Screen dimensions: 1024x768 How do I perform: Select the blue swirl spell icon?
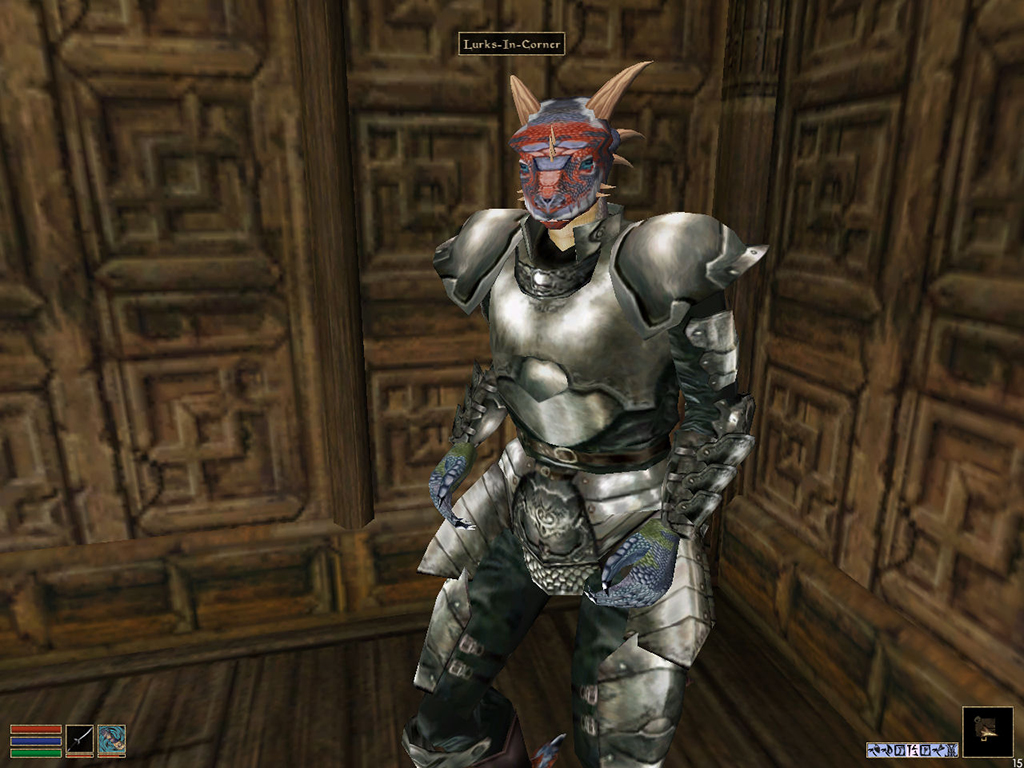pyautogui.click(x=111, y=739)
